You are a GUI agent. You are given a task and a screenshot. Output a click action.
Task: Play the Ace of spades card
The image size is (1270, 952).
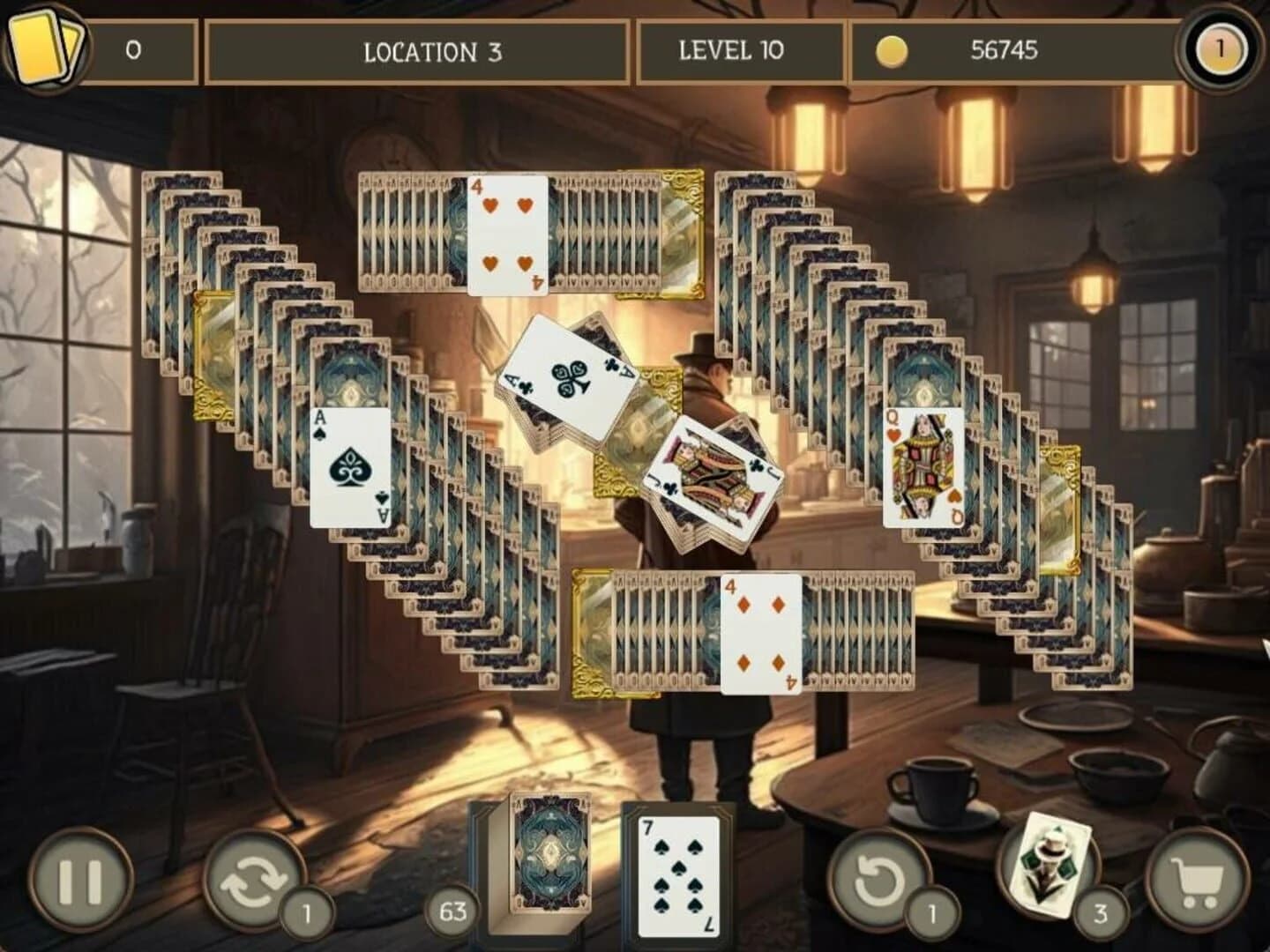347,465
